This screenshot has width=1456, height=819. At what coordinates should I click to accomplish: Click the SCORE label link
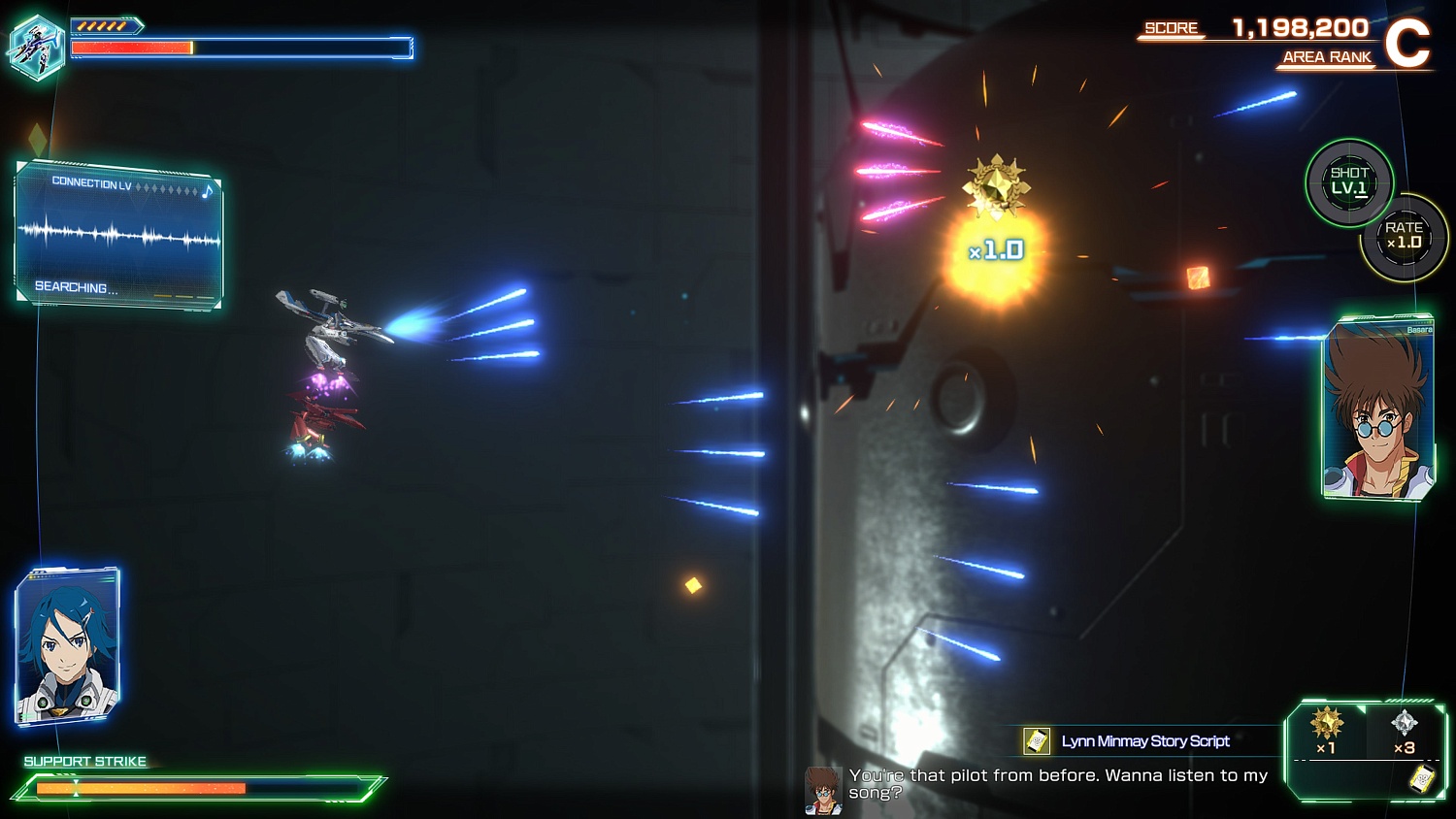click(1173, 28)
